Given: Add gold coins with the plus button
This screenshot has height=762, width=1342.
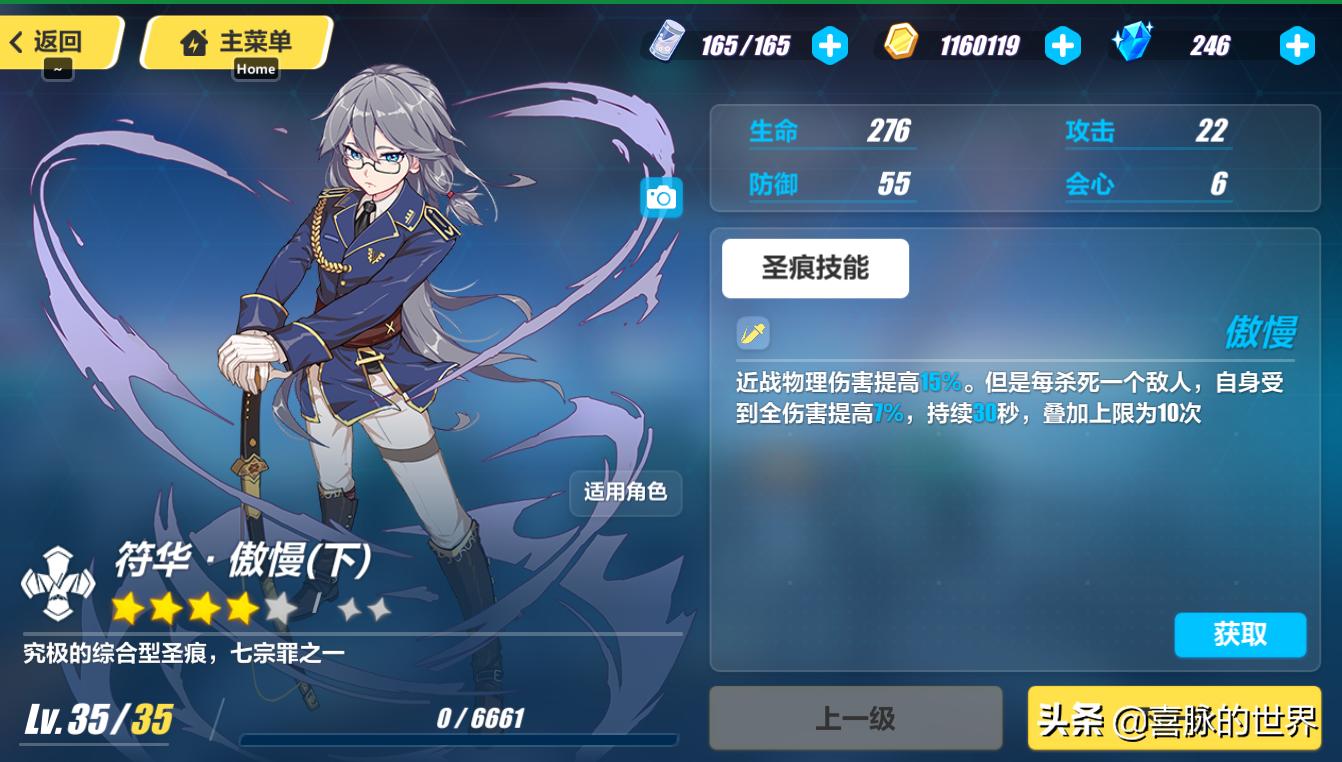Looking at the screenshot, I should (1063, 44).
